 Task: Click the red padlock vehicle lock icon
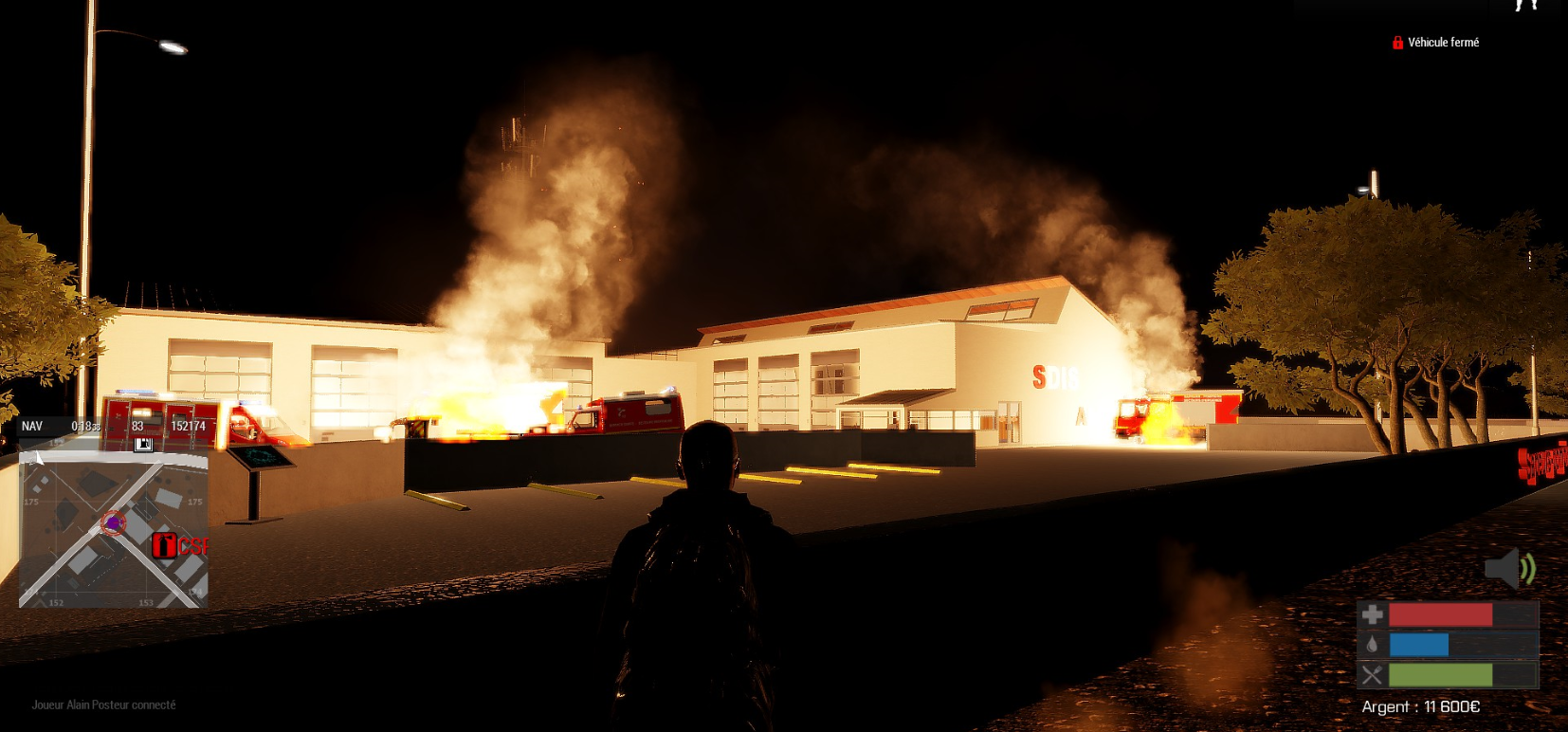tap(1397, 43)
